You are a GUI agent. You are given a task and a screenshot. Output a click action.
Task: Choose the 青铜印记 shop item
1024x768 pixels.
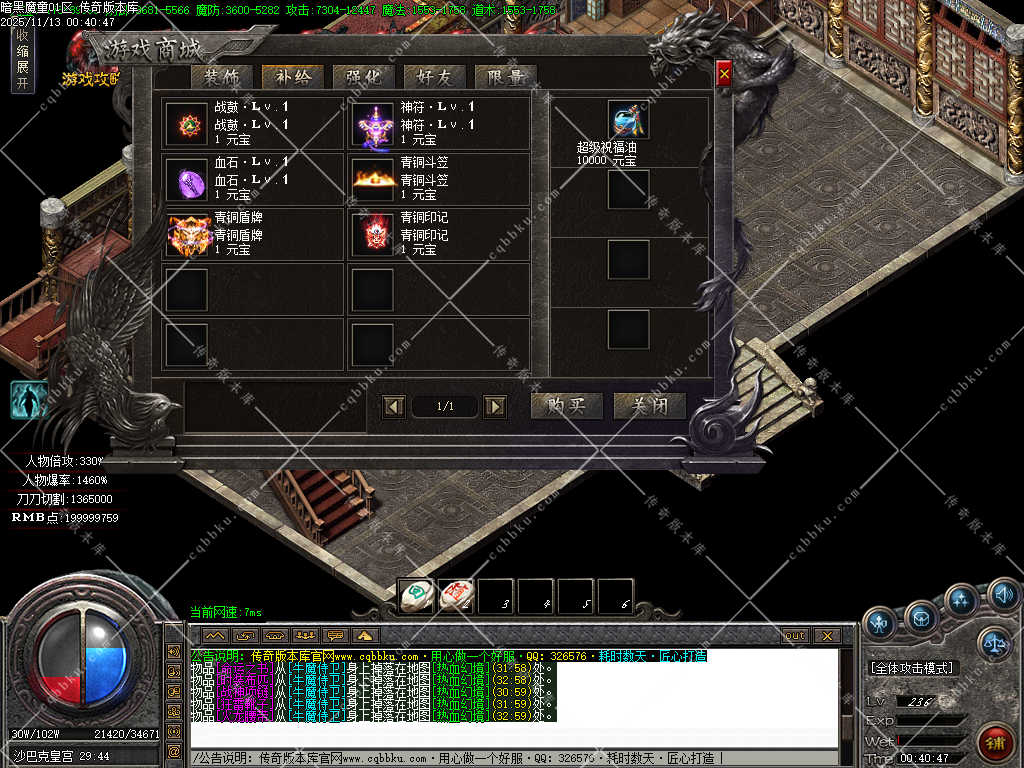point(373,235)
